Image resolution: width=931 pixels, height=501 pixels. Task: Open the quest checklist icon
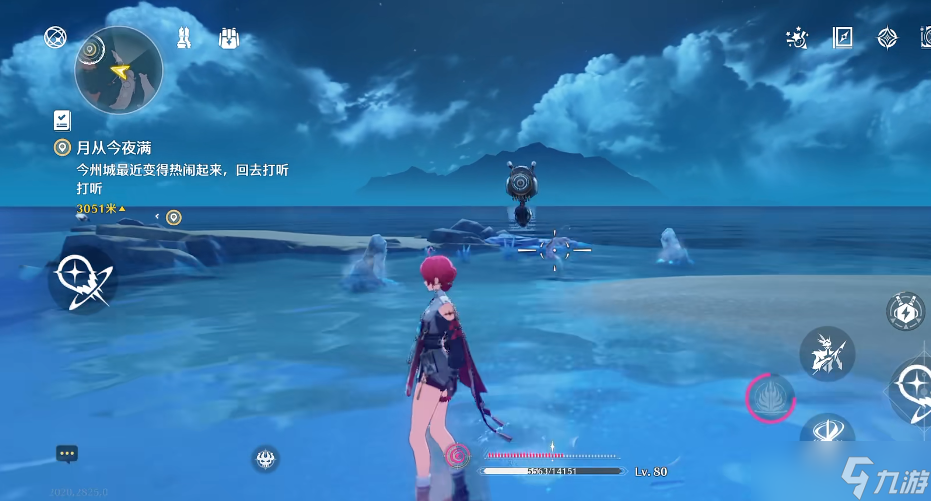(x=62, y=121)
